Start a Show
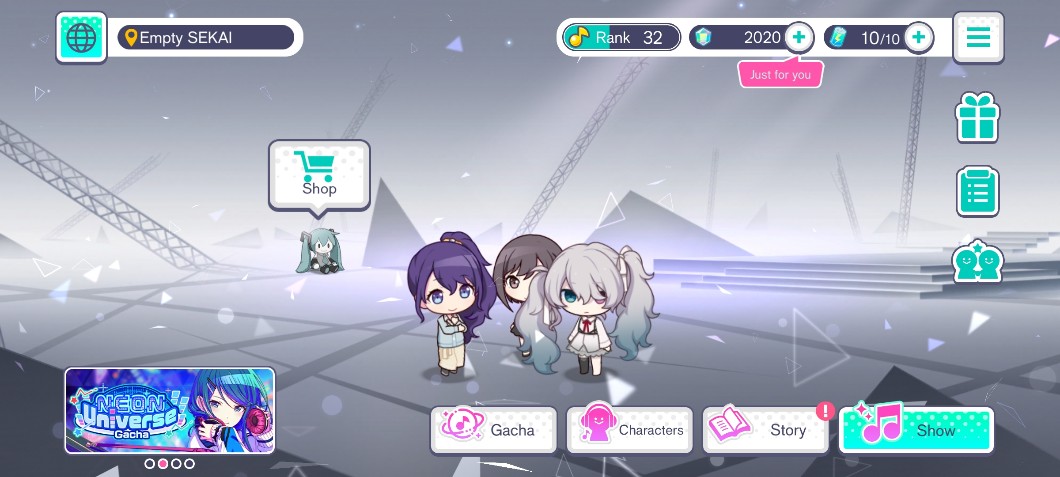The width and height of the screenshot is (1060, 477). [916, 429]
